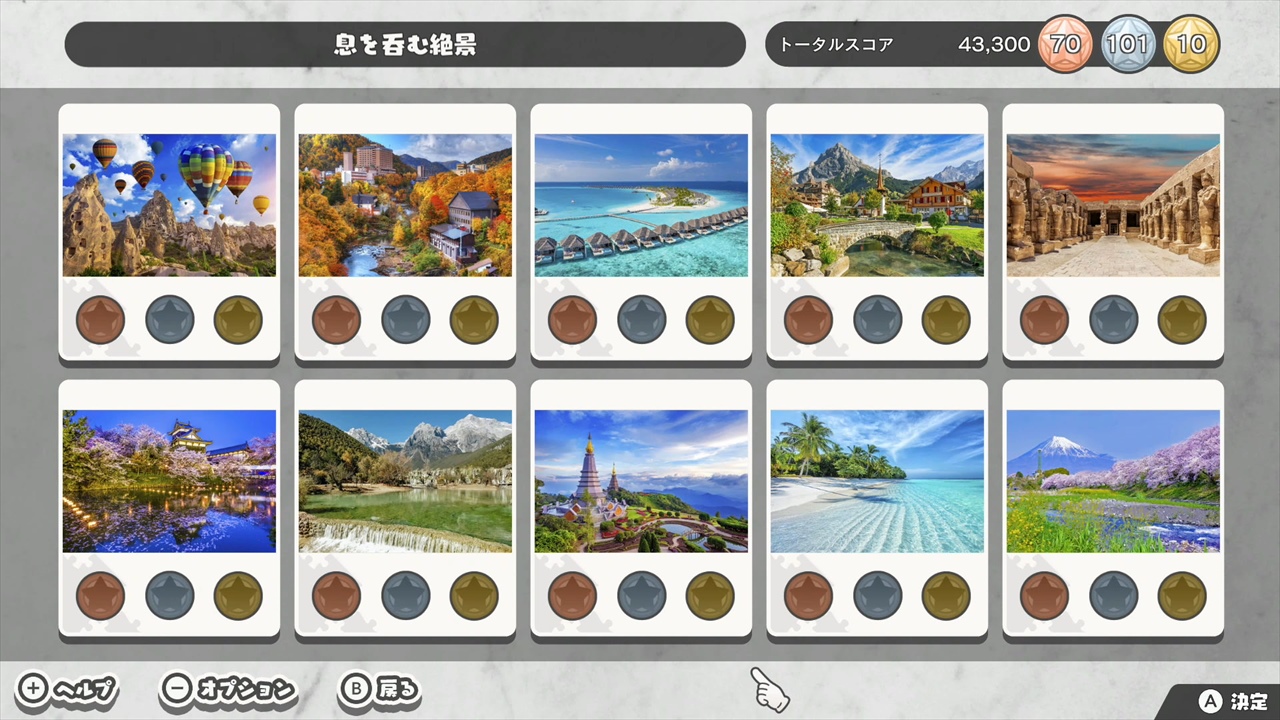The image size is (1280, 720).
Task: Click the silver medal badge under the overwater bungalow puzzle
Action: click(x=641, y=319)
